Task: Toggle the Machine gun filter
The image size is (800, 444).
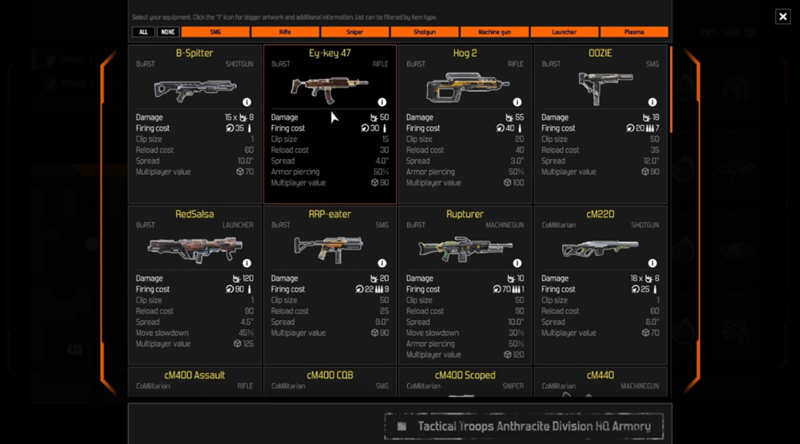Action: [x=494, y=32]
